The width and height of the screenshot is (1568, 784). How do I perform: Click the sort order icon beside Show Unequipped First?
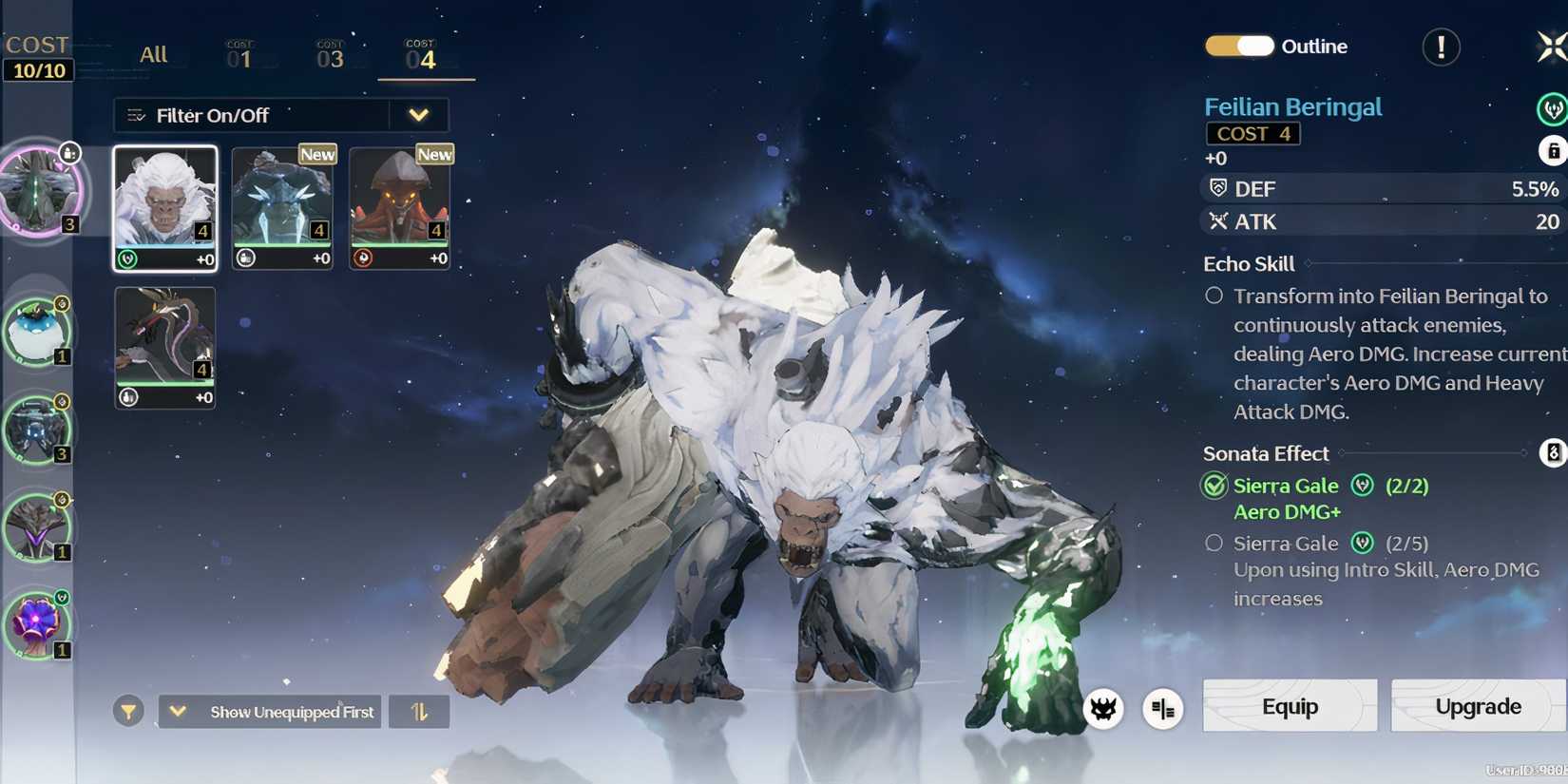click(x=419, y=711)
